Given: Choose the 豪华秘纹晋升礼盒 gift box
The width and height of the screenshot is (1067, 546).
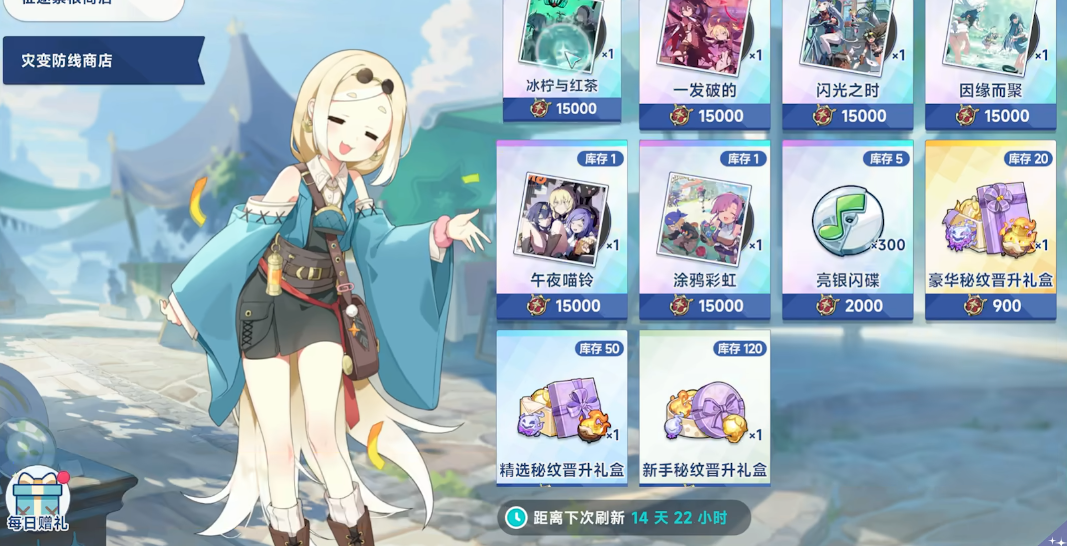Looking at the screenshot, I should pos(990,230).
